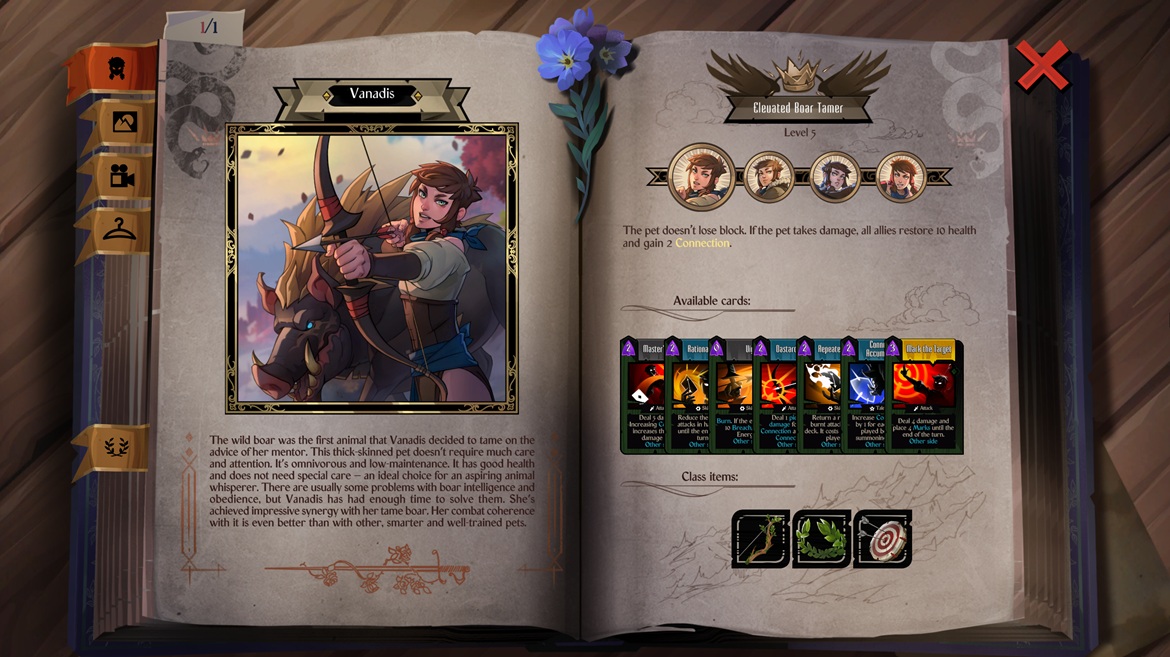Open the video camera bookmark tab
The image size is (1170, 657).
(x=122, y=177)
